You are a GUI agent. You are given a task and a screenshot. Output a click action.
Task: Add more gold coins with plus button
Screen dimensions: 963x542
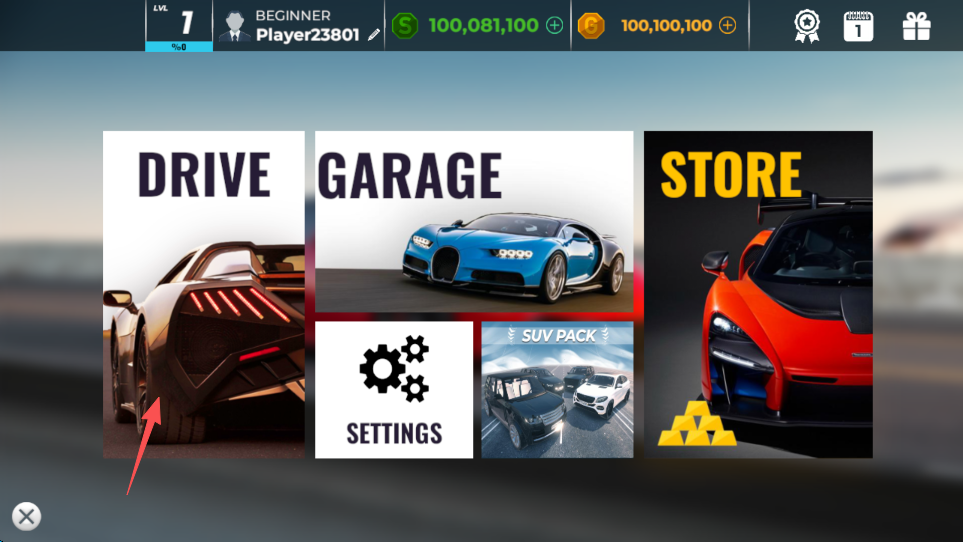(x=727, y=26)
